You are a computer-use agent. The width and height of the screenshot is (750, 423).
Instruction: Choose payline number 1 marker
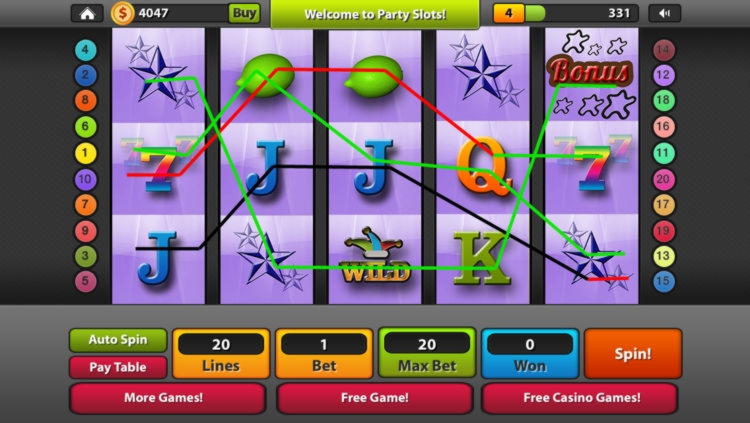pos(87,153)
